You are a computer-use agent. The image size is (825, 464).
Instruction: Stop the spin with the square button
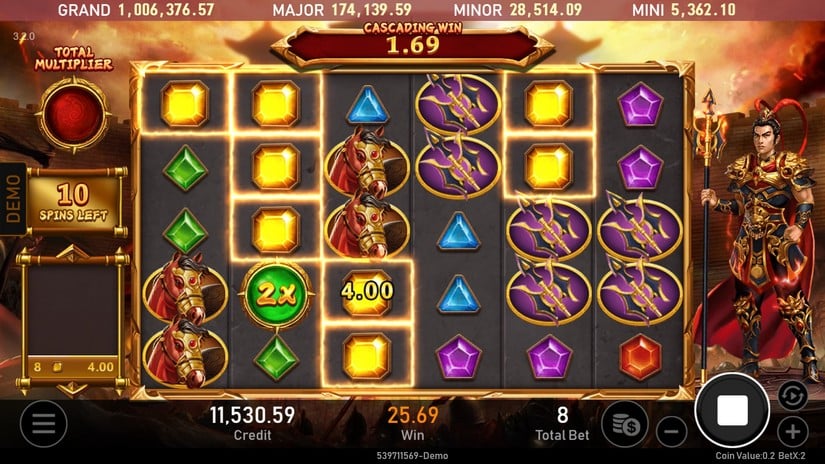point(732,410)
